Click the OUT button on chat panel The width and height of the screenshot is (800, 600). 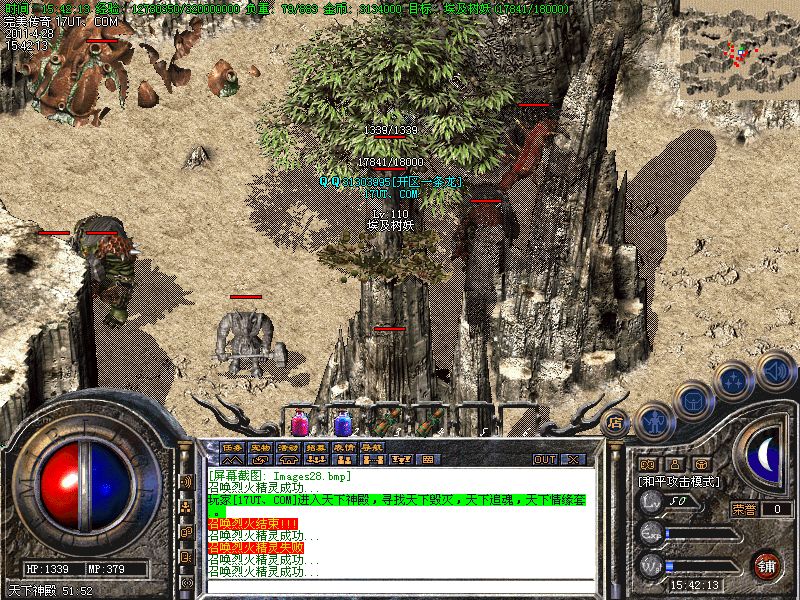point(545,459)
